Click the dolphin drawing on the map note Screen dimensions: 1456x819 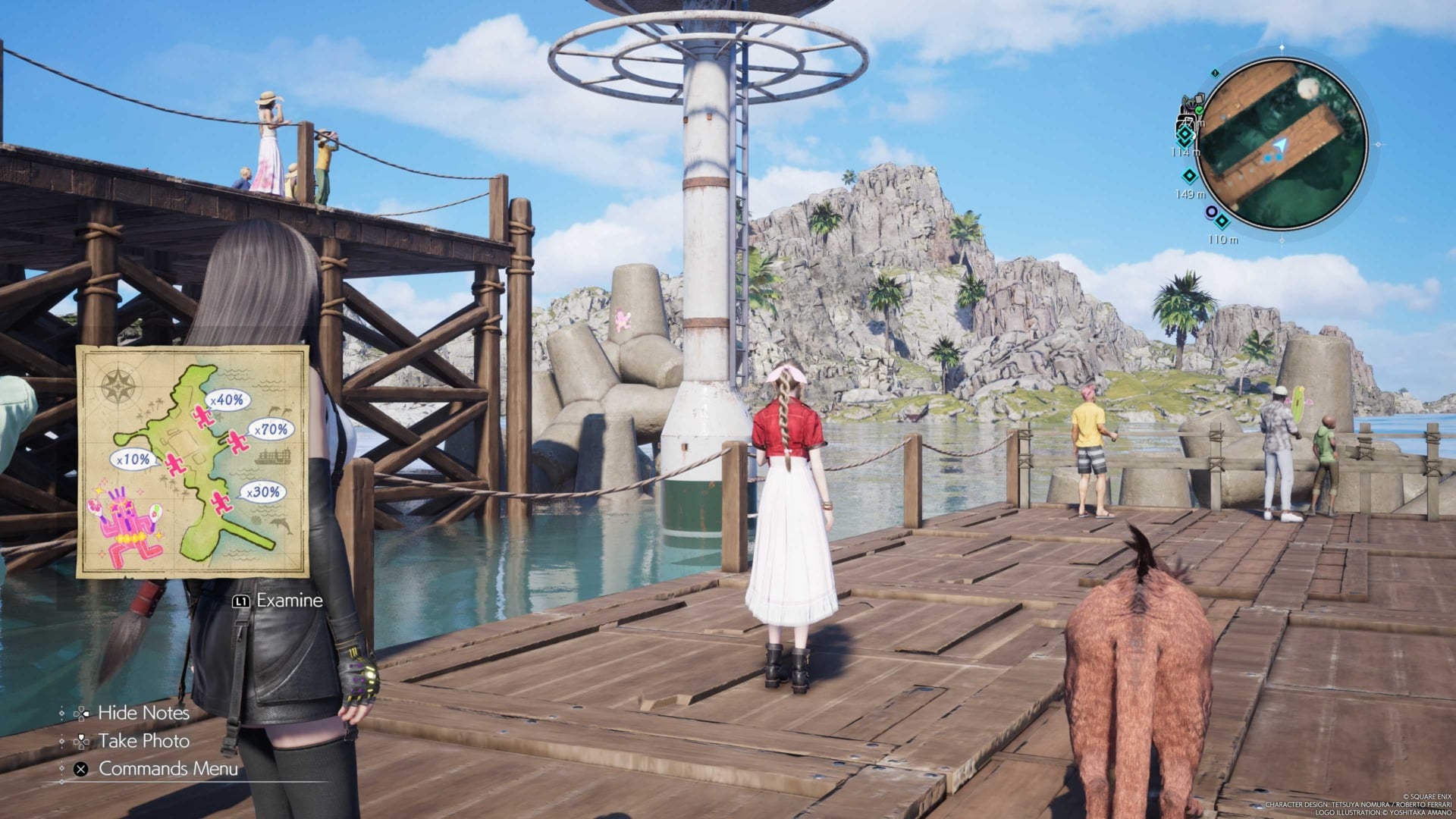point(280,524)
